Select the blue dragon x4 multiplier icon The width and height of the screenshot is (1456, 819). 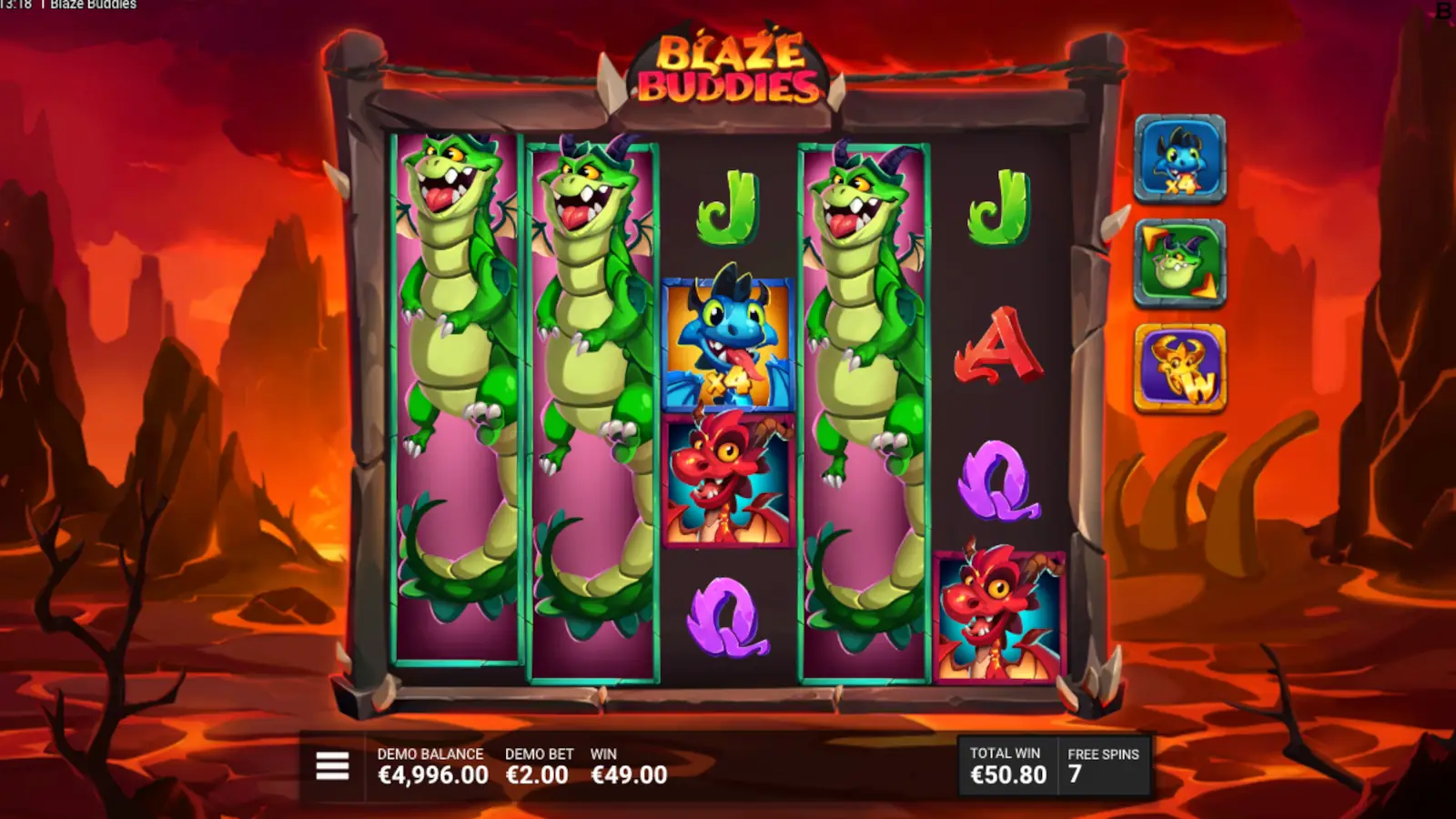click(1182, 164)
